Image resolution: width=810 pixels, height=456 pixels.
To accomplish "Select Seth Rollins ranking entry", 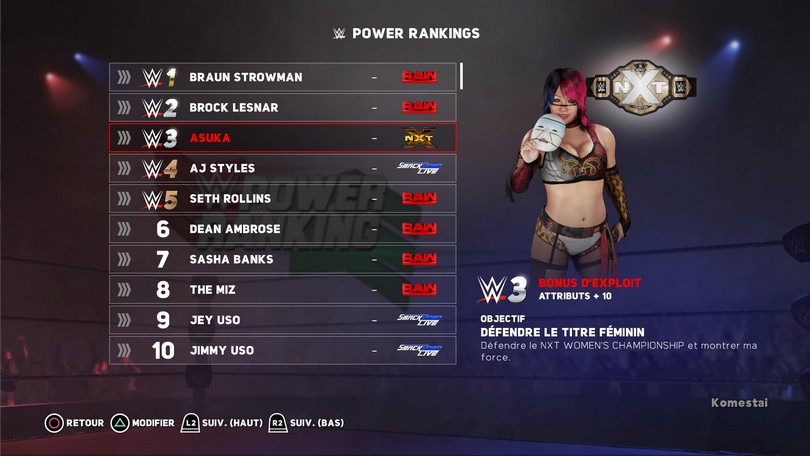I will coord(282,198).
